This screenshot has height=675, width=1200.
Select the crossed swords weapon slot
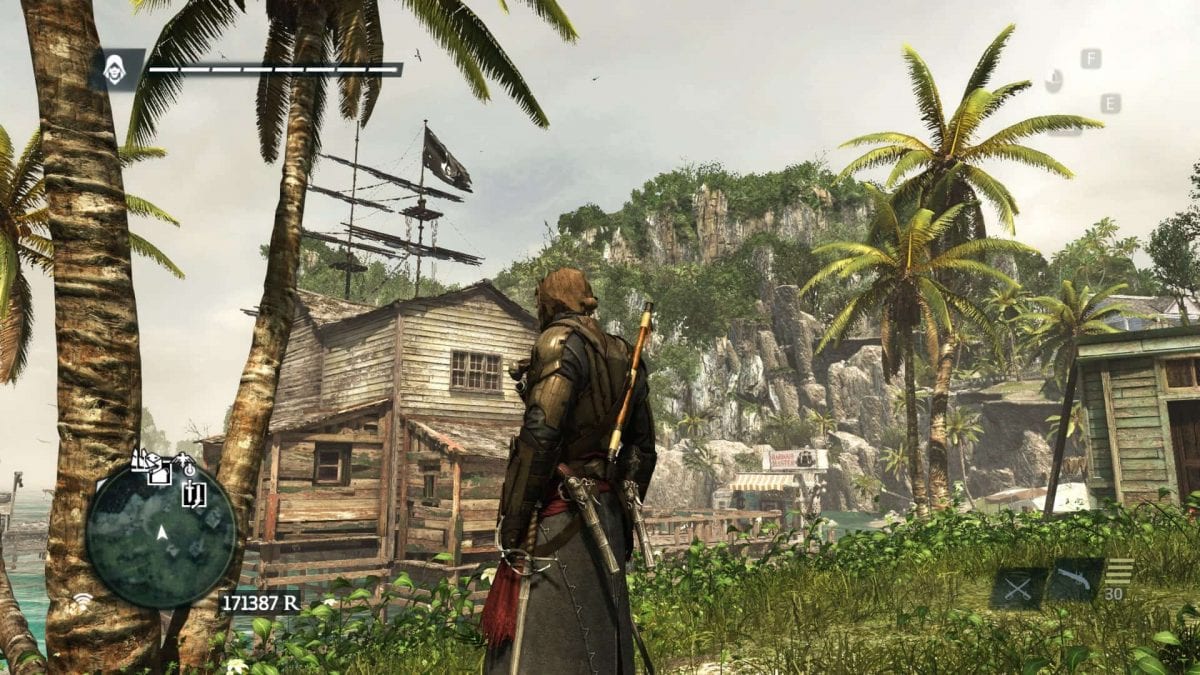pos(1019,587)
